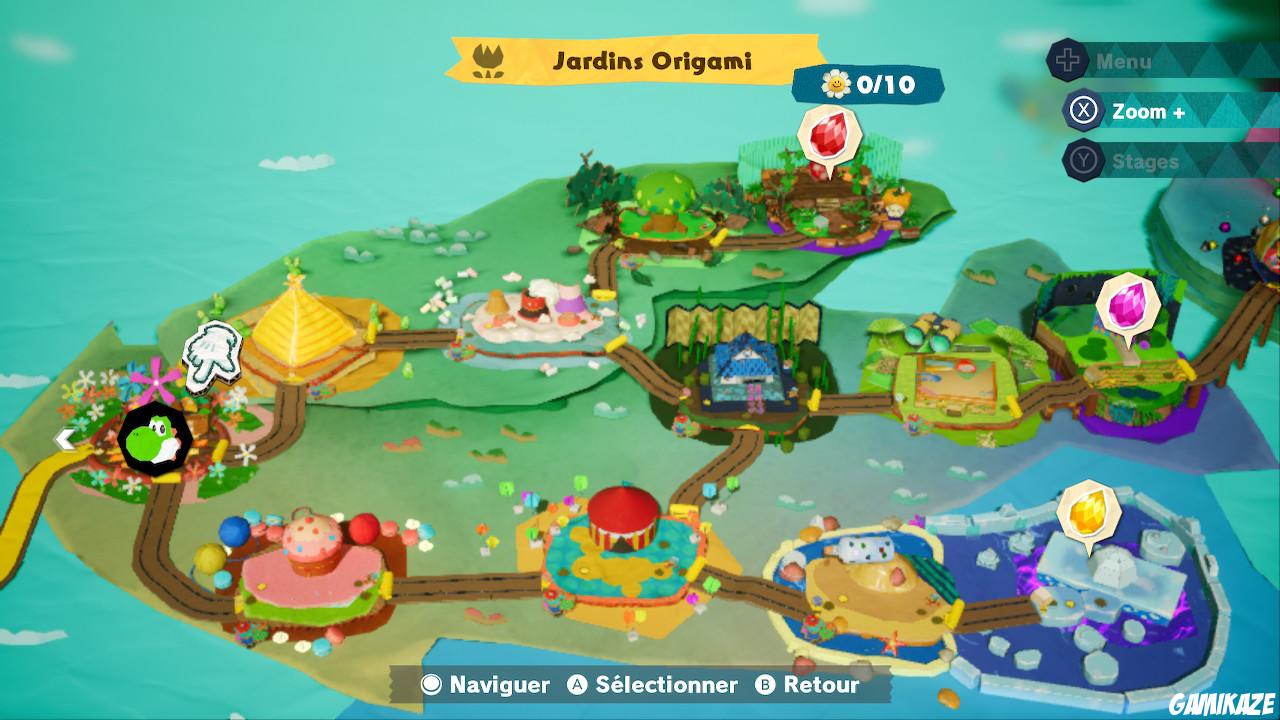Viewport: 1280px width, 720px height.
Task: Expand the map leftward with the arrow chevron
Action: [x=66, y=437]
